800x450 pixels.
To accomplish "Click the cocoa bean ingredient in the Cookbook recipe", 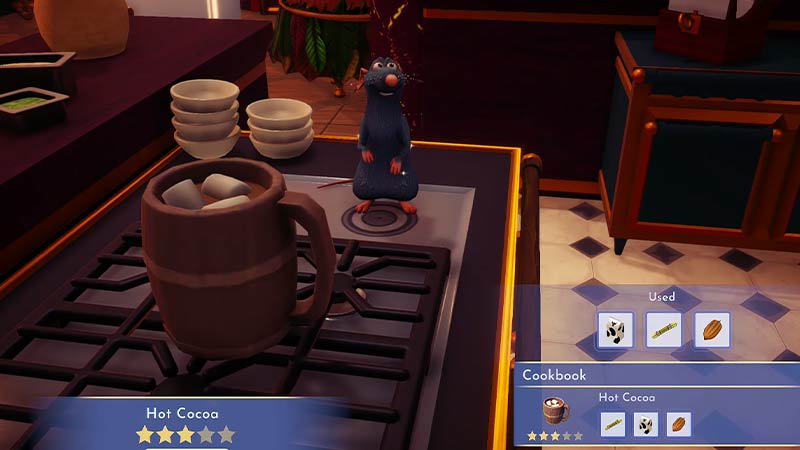I will tap(678, 424).
